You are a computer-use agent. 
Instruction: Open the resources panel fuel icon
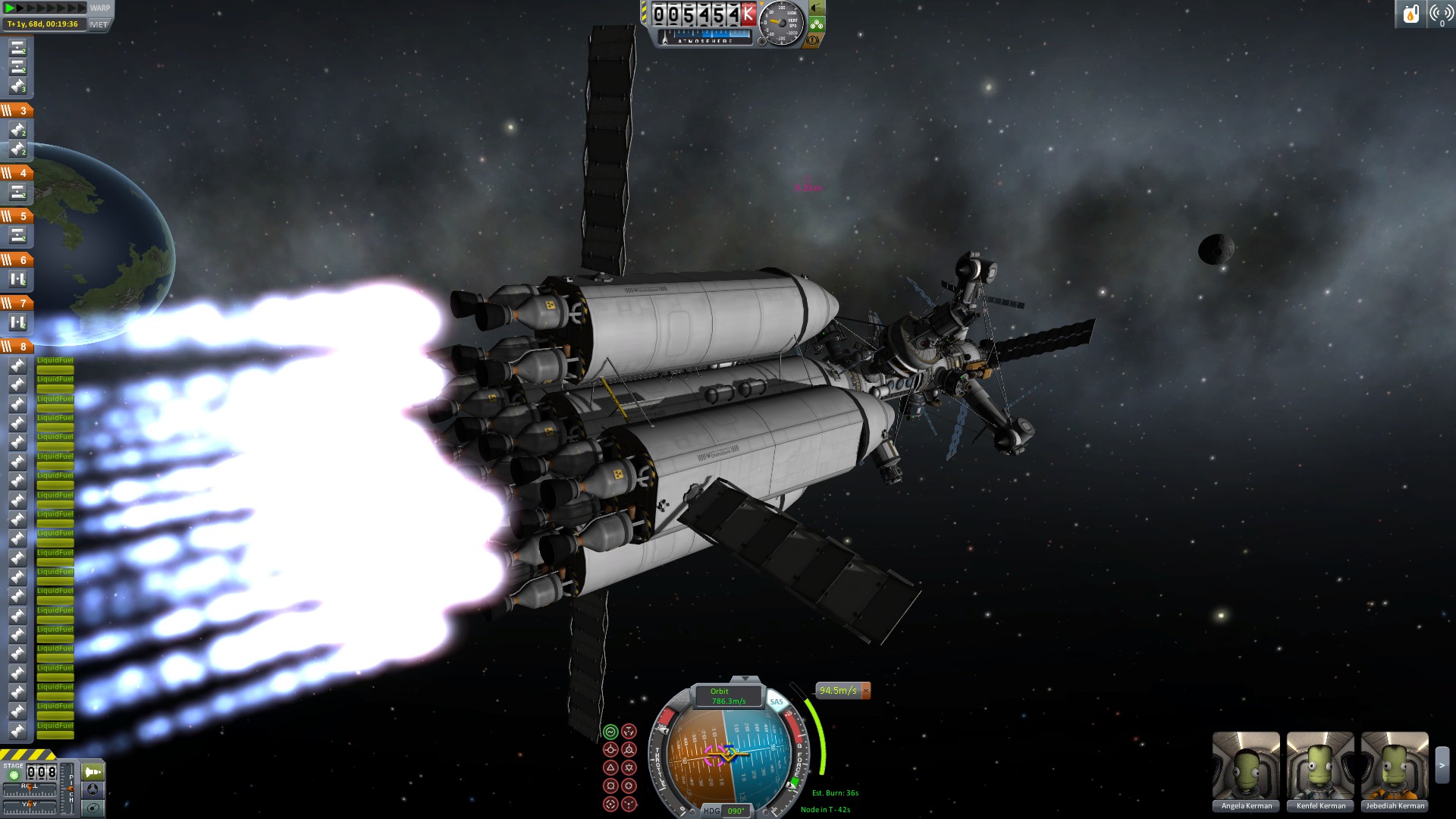point(1411,14)
